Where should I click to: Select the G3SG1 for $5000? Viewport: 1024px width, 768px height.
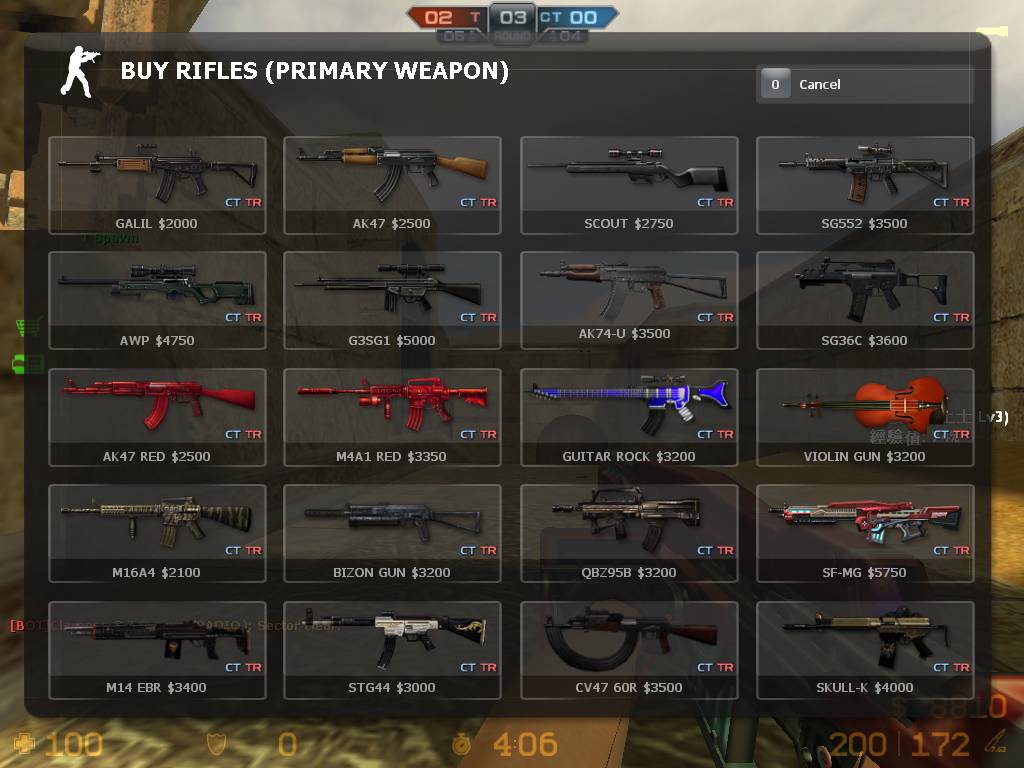point(392,300)
